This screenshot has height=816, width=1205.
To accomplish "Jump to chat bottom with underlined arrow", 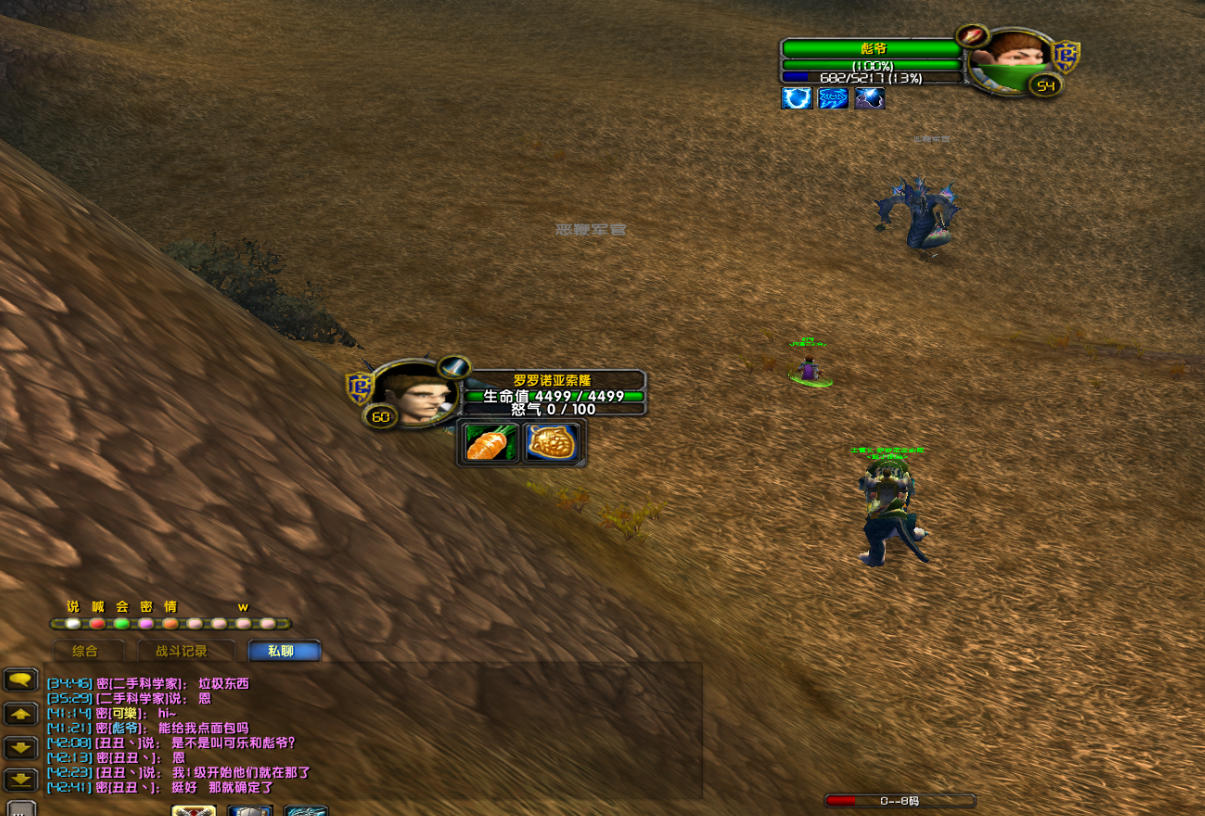I will click(x=21, y=780).
